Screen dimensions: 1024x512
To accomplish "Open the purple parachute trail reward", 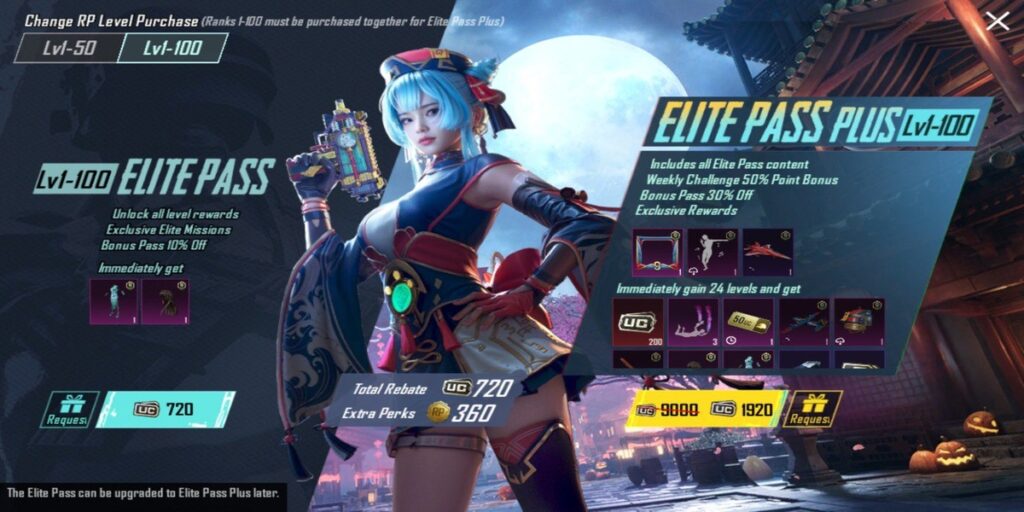I will (692, 321).
